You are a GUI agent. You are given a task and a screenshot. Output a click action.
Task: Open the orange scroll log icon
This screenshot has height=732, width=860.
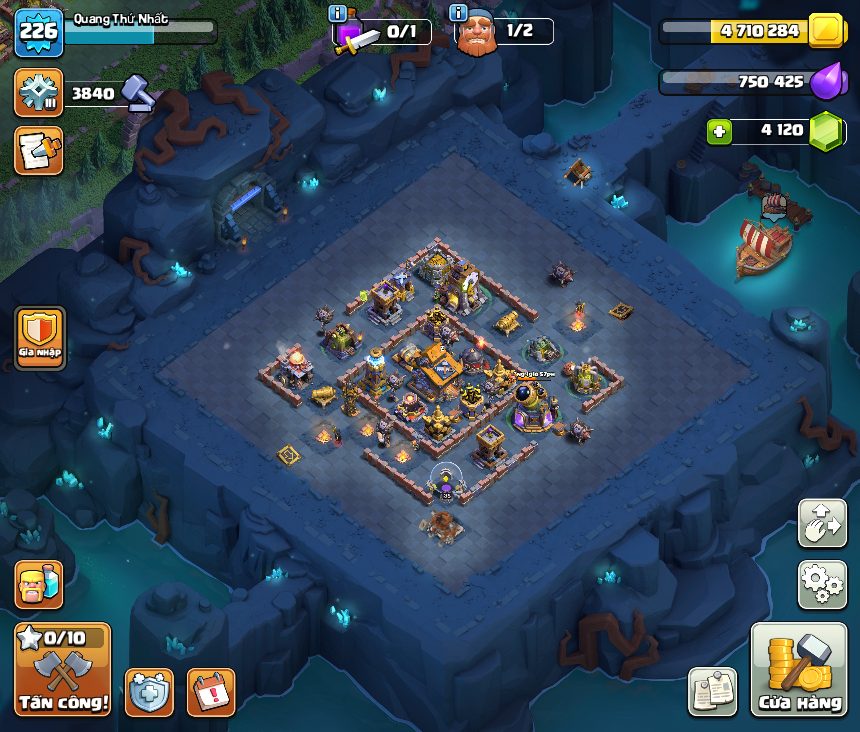38,151
